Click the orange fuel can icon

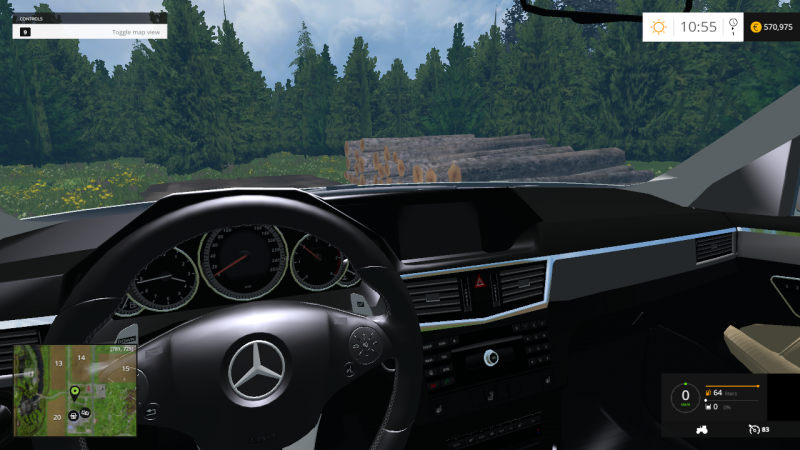[708, 394]
